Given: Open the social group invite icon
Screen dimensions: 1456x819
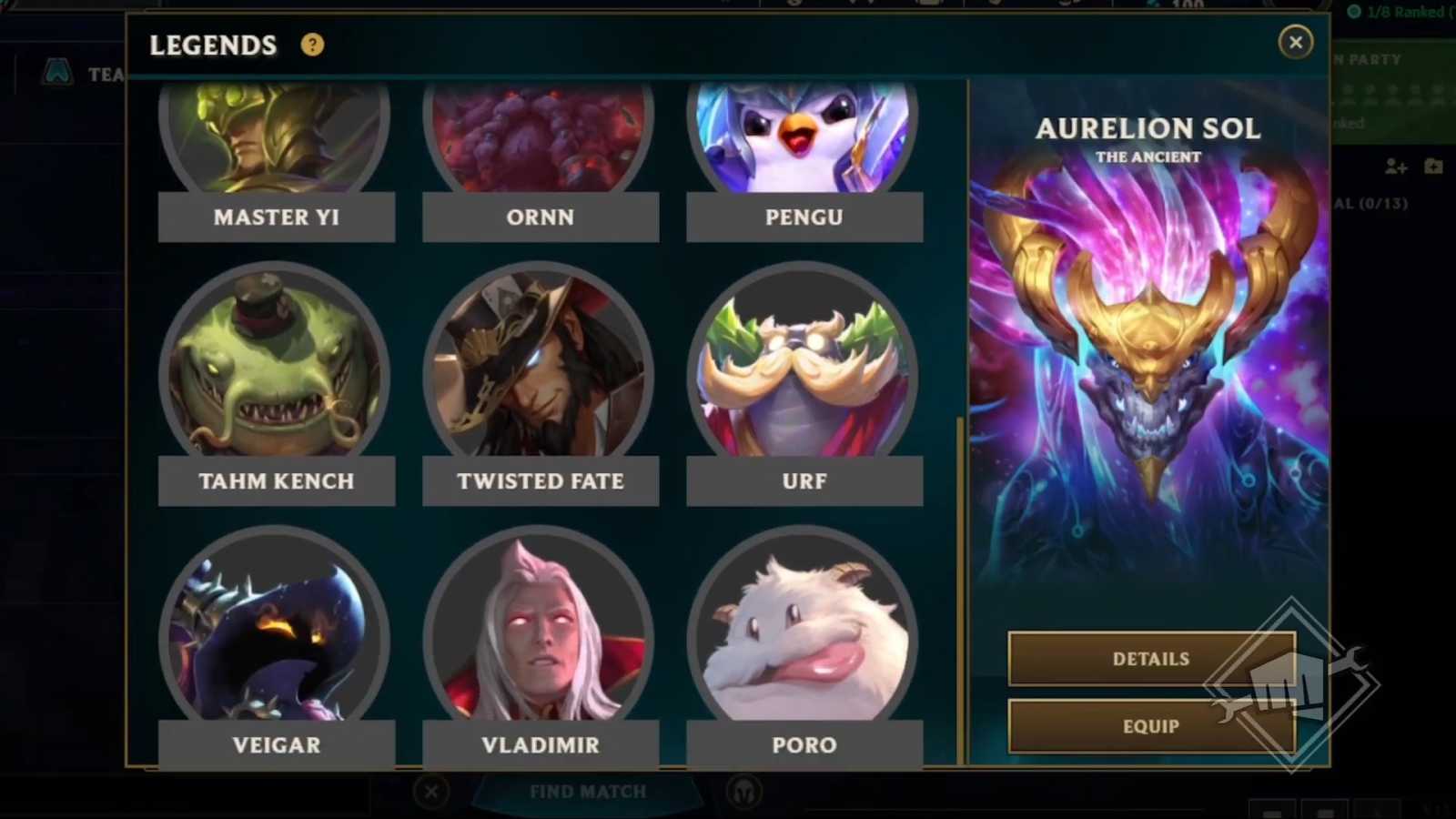Looking at the screenshot, I should 1436,167.
